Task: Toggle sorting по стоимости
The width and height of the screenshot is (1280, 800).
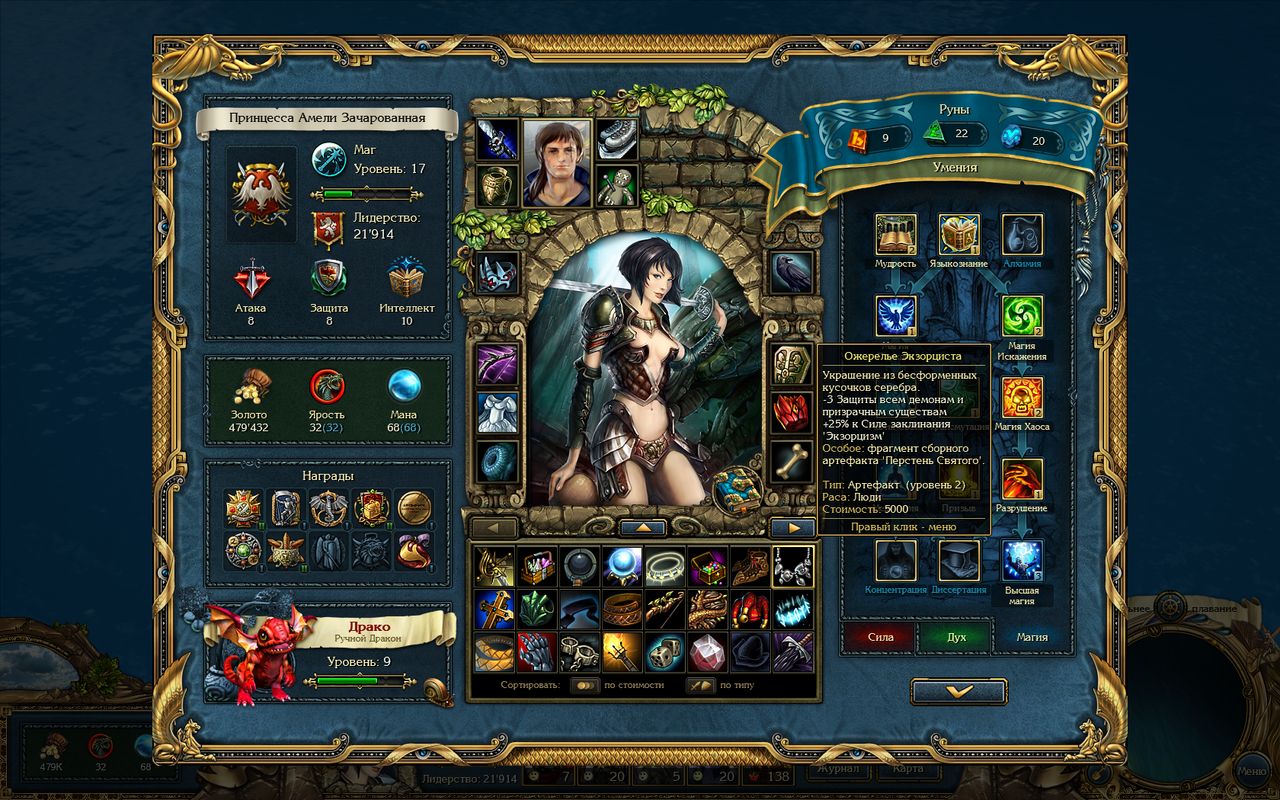Action: tap(584, 684)
